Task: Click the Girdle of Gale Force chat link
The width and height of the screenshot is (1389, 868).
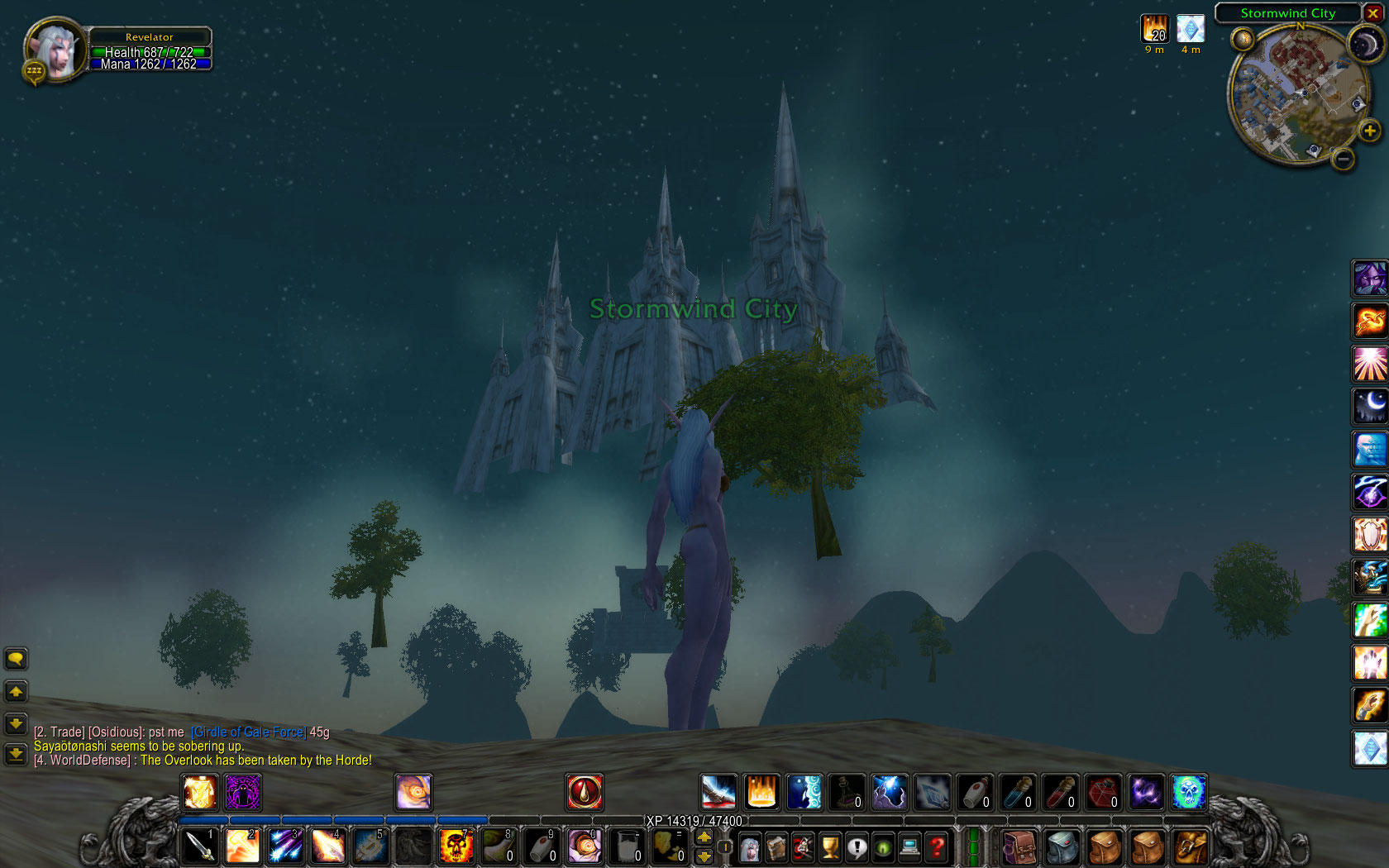Action: tap(249, 732)
